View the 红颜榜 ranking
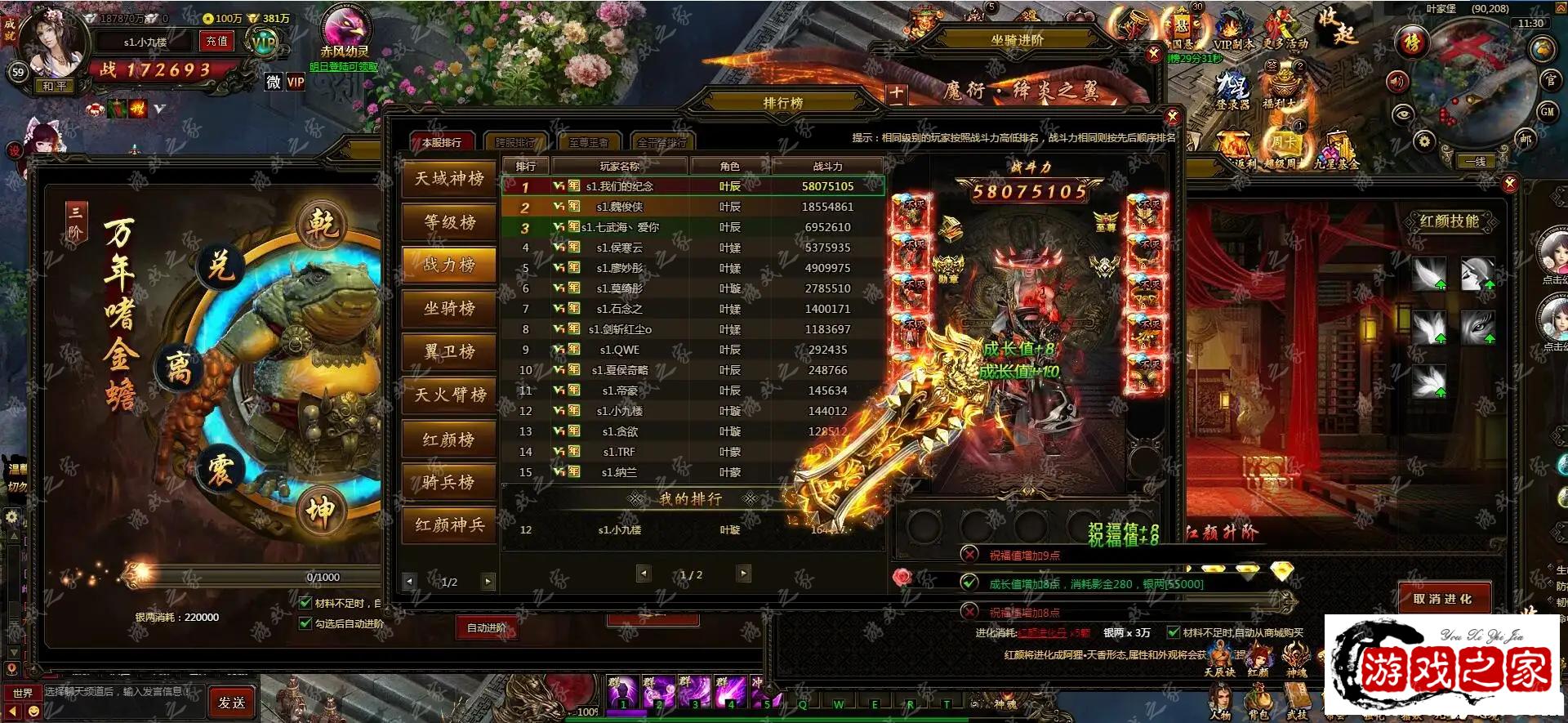This screenshot has height=723, width=1568. (x=449, y=440)
